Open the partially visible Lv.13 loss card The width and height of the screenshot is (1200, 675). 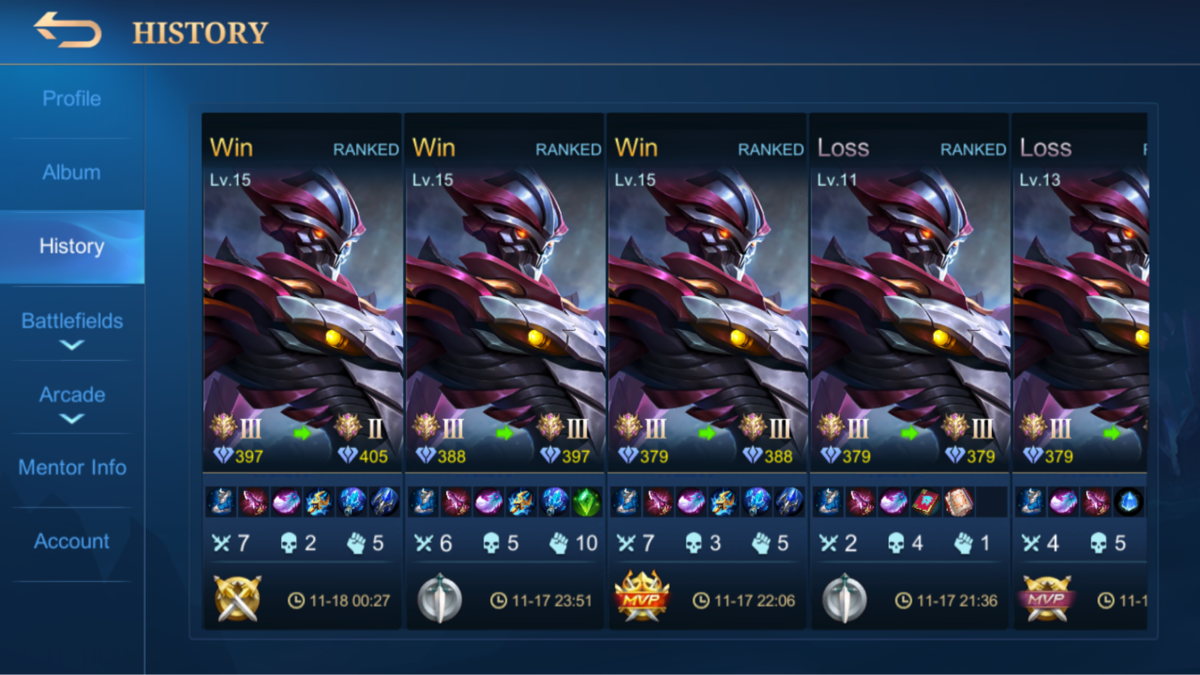[1080, 370]
